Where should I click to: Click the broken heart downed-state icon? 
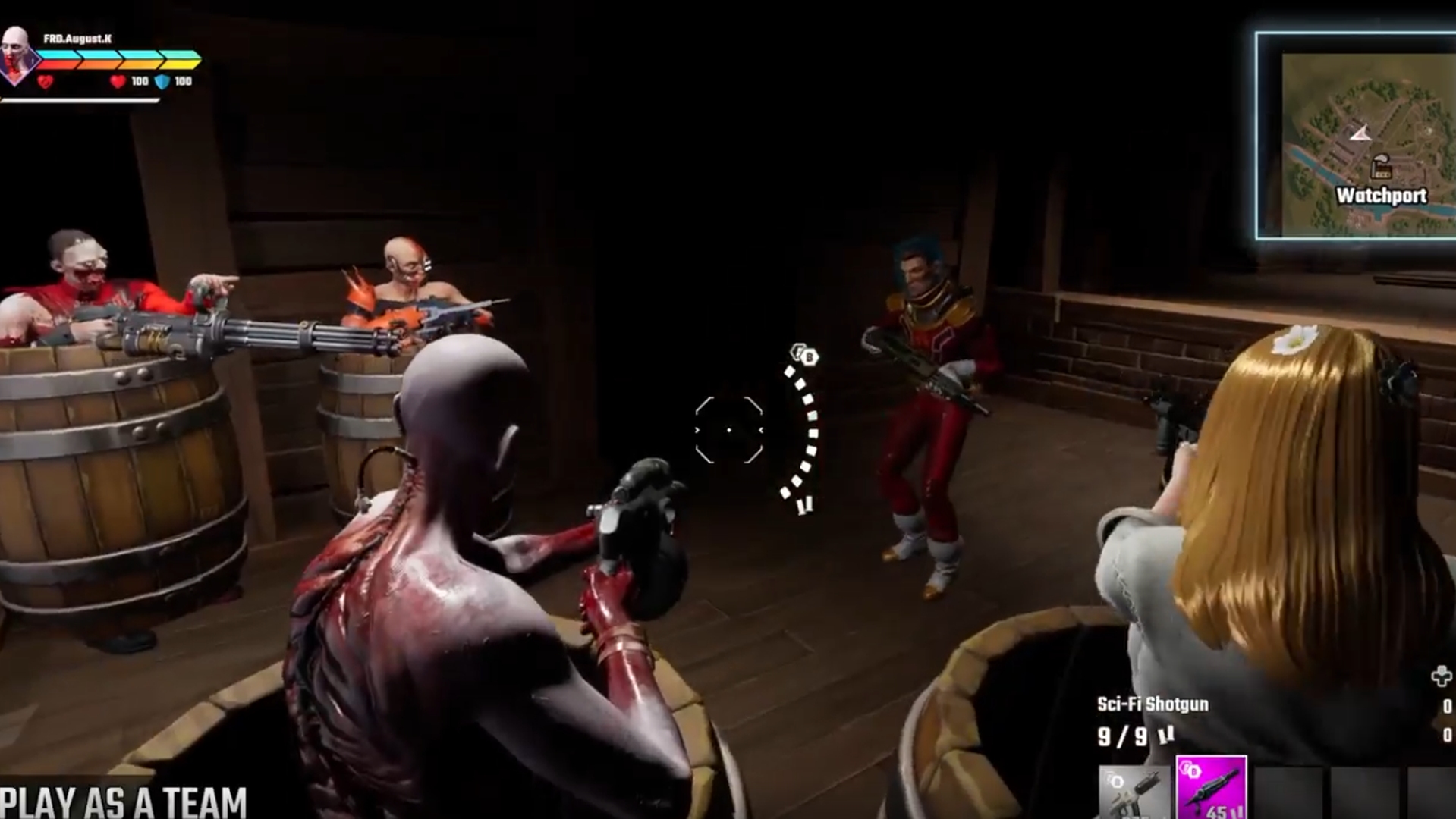(x=45, y=81)
